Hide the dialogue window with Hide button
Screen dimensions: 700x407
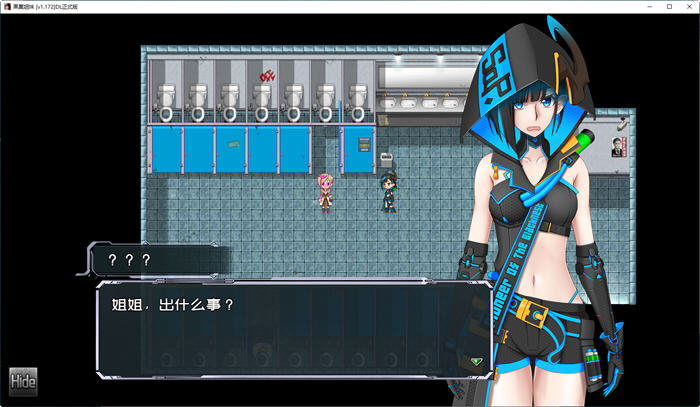pyautogui.click(x=23, y=380)
